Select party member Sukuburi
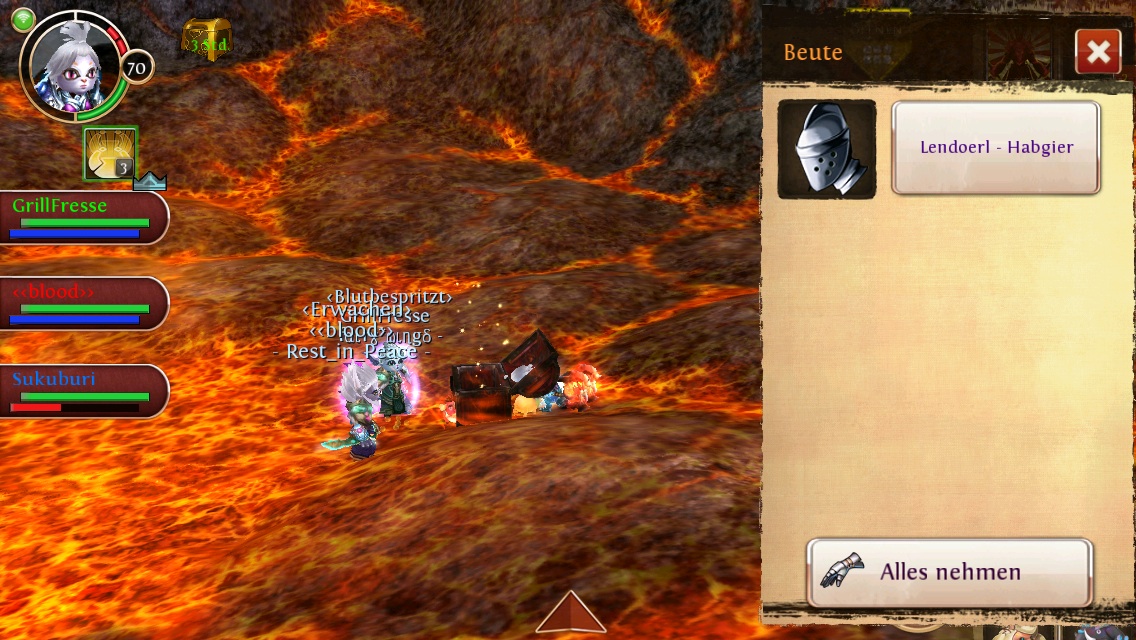 click(x=82, y=390)
